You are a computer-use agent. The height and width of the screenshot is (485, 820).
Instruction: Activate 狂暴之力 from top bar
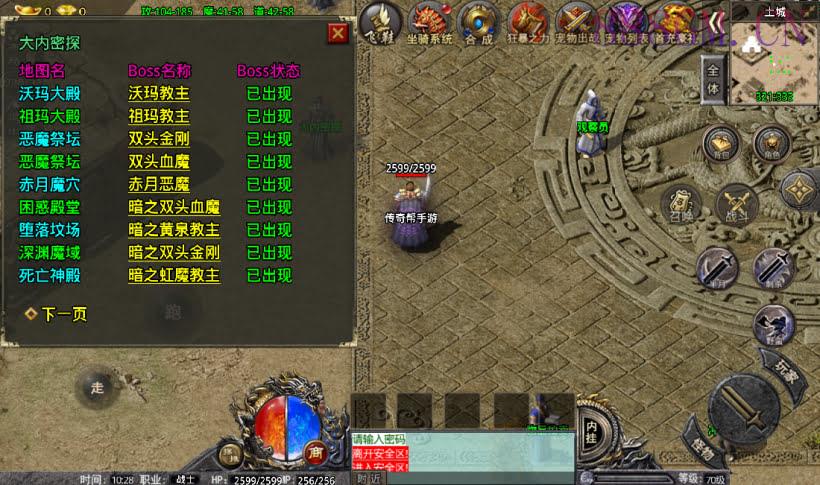pos(529,23)
